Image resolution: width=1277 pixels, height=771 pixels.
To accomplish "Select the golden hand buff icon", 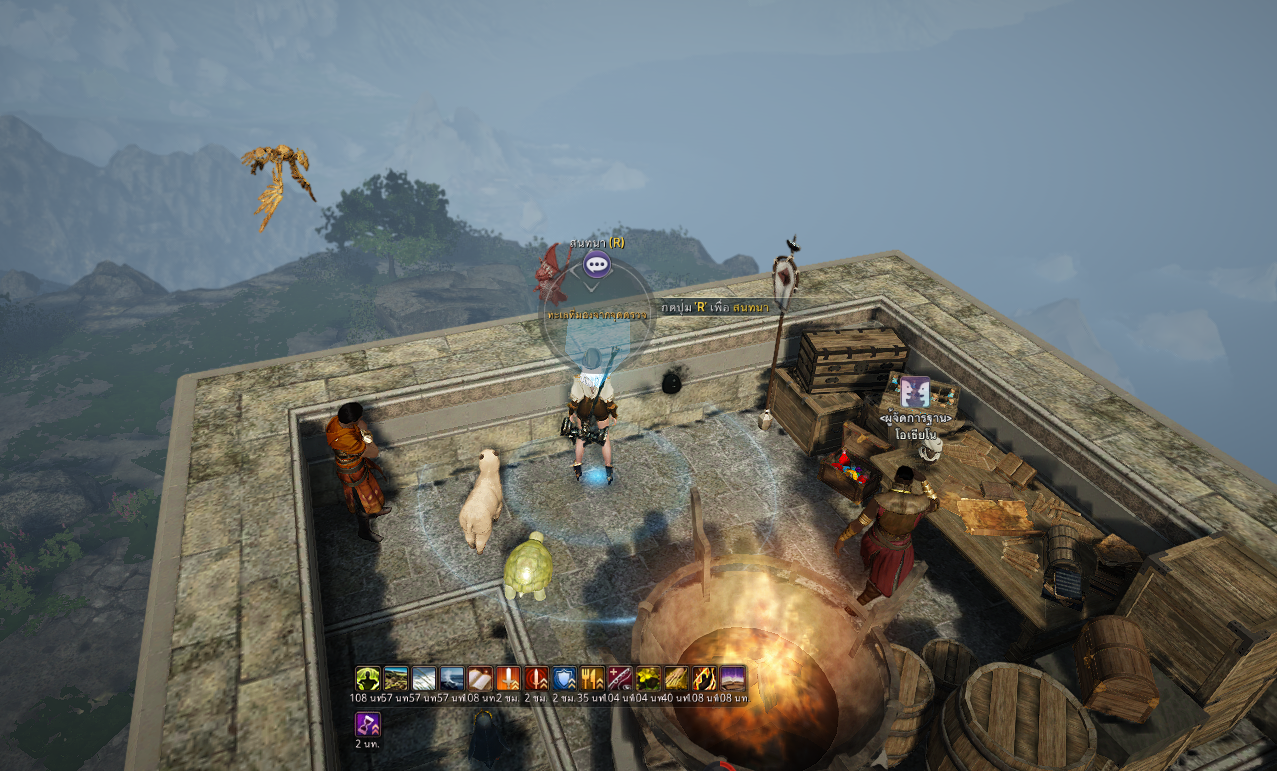I will [x=676, y=679].
